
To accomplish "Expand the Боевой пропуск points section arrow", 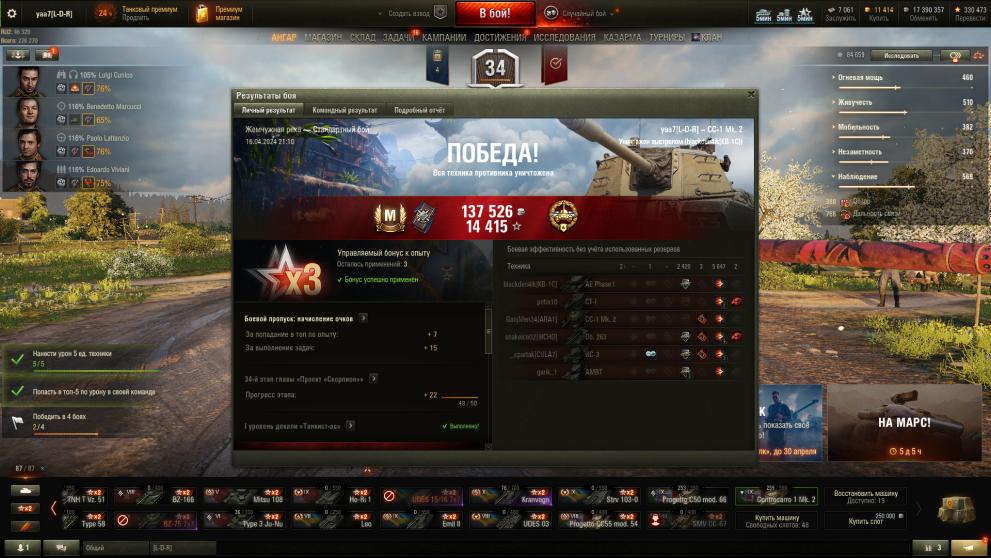I will pos(363,318).
